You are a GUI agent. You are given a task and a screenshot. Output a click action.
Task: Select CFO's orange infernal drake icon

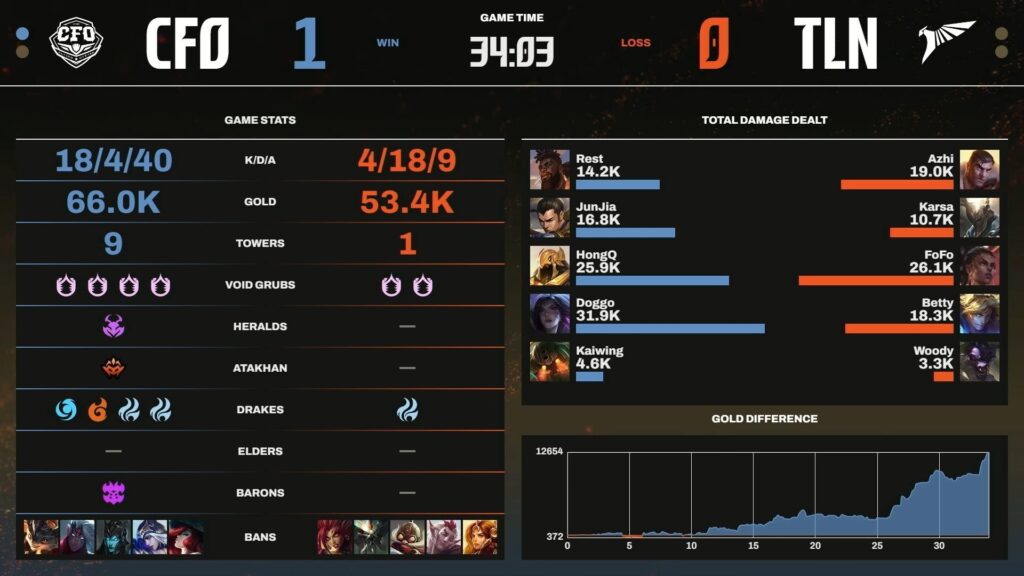coord(98,409)
